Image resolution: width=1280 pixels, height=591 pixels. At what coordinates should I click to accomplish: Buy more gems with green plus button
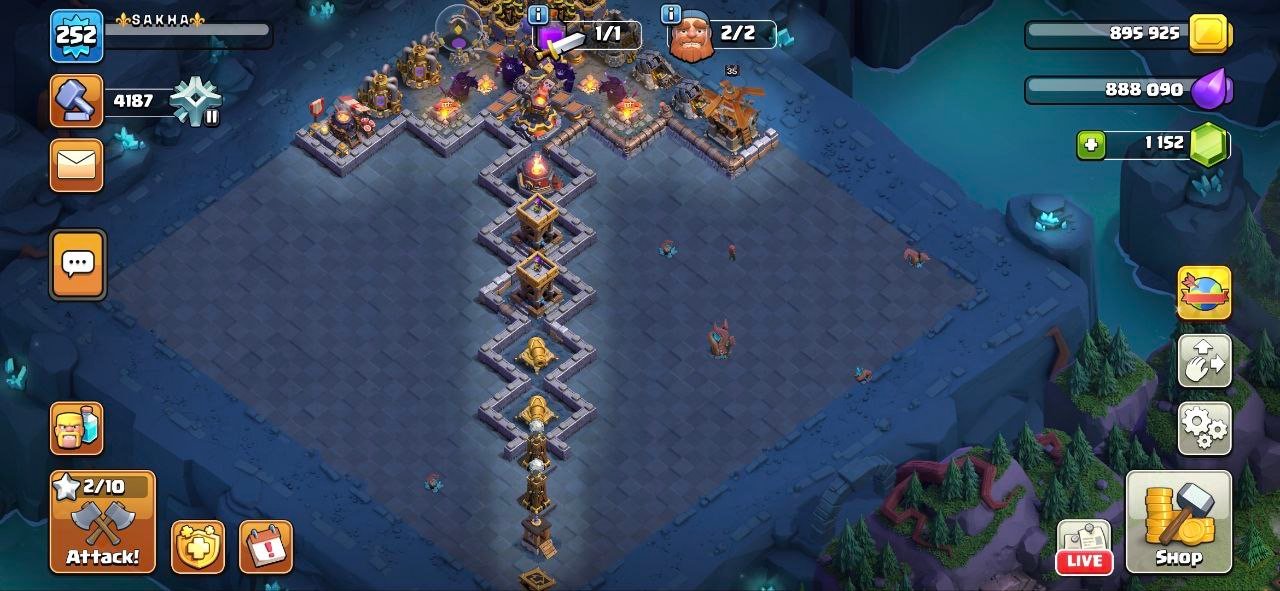pos(1091,145)
